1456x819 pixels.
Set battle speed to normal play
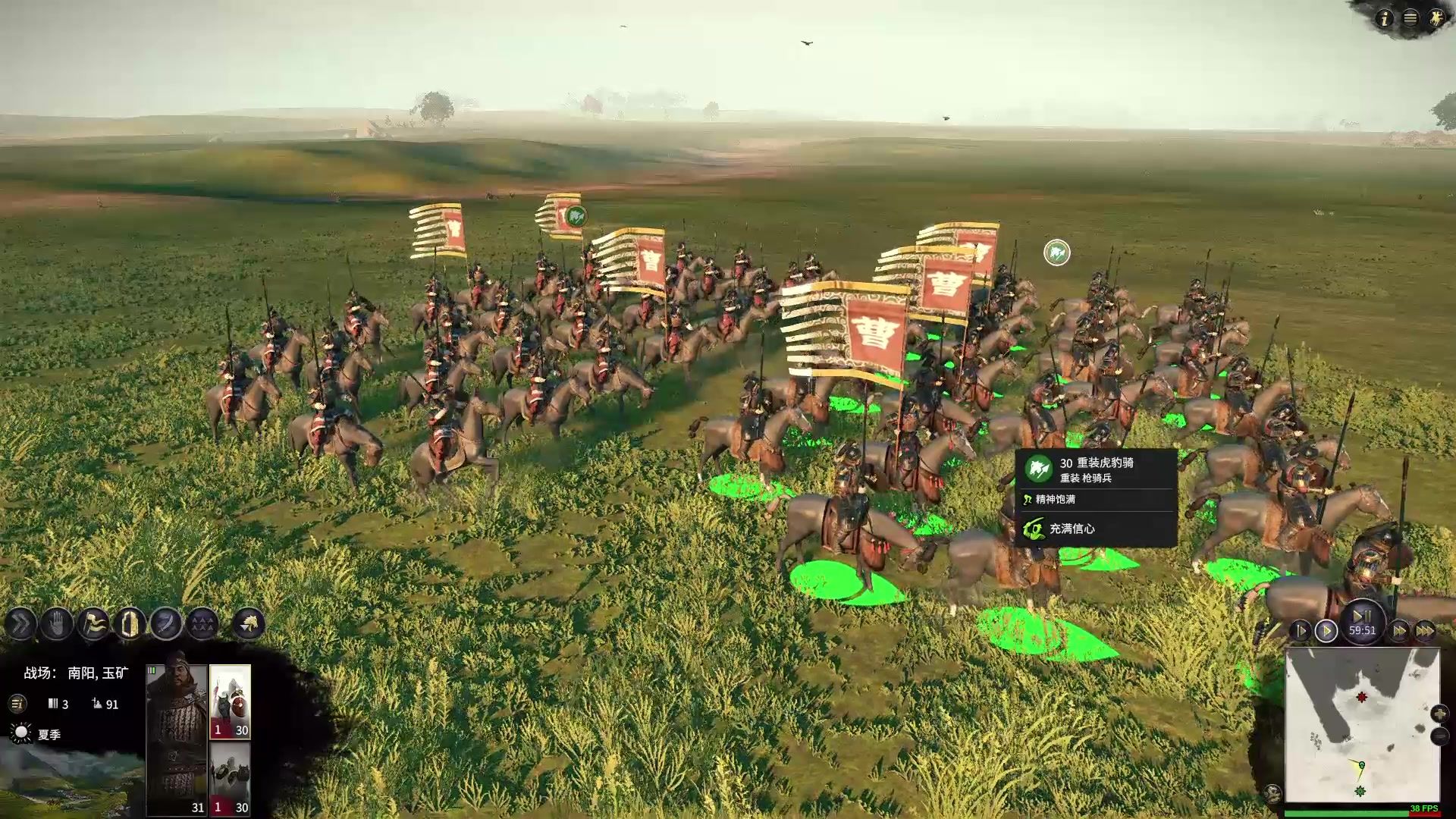click(x=1326, y=631)
